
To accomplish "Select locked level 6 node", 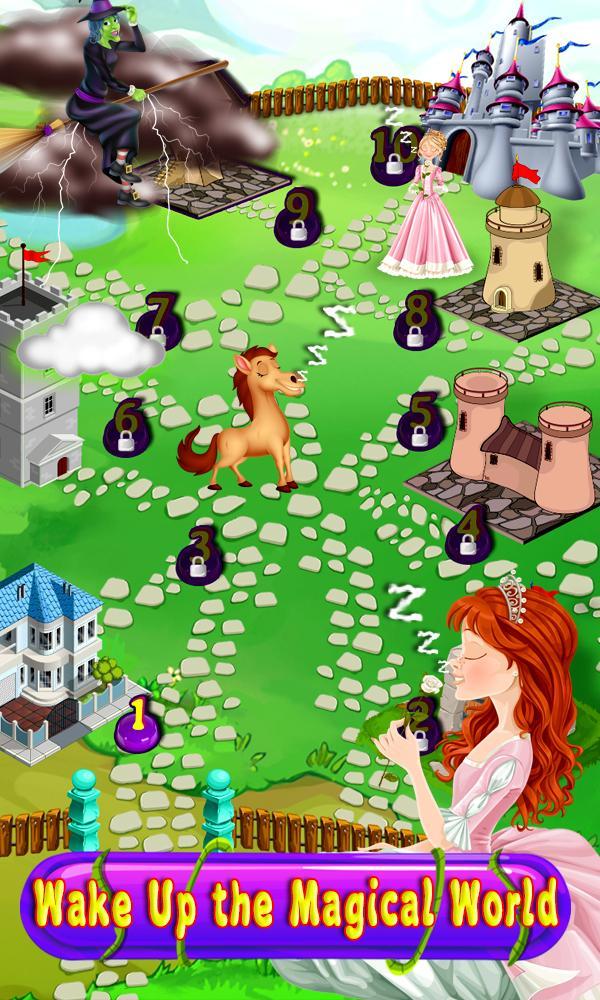I will pyautogui.click(x=127, y=428).
